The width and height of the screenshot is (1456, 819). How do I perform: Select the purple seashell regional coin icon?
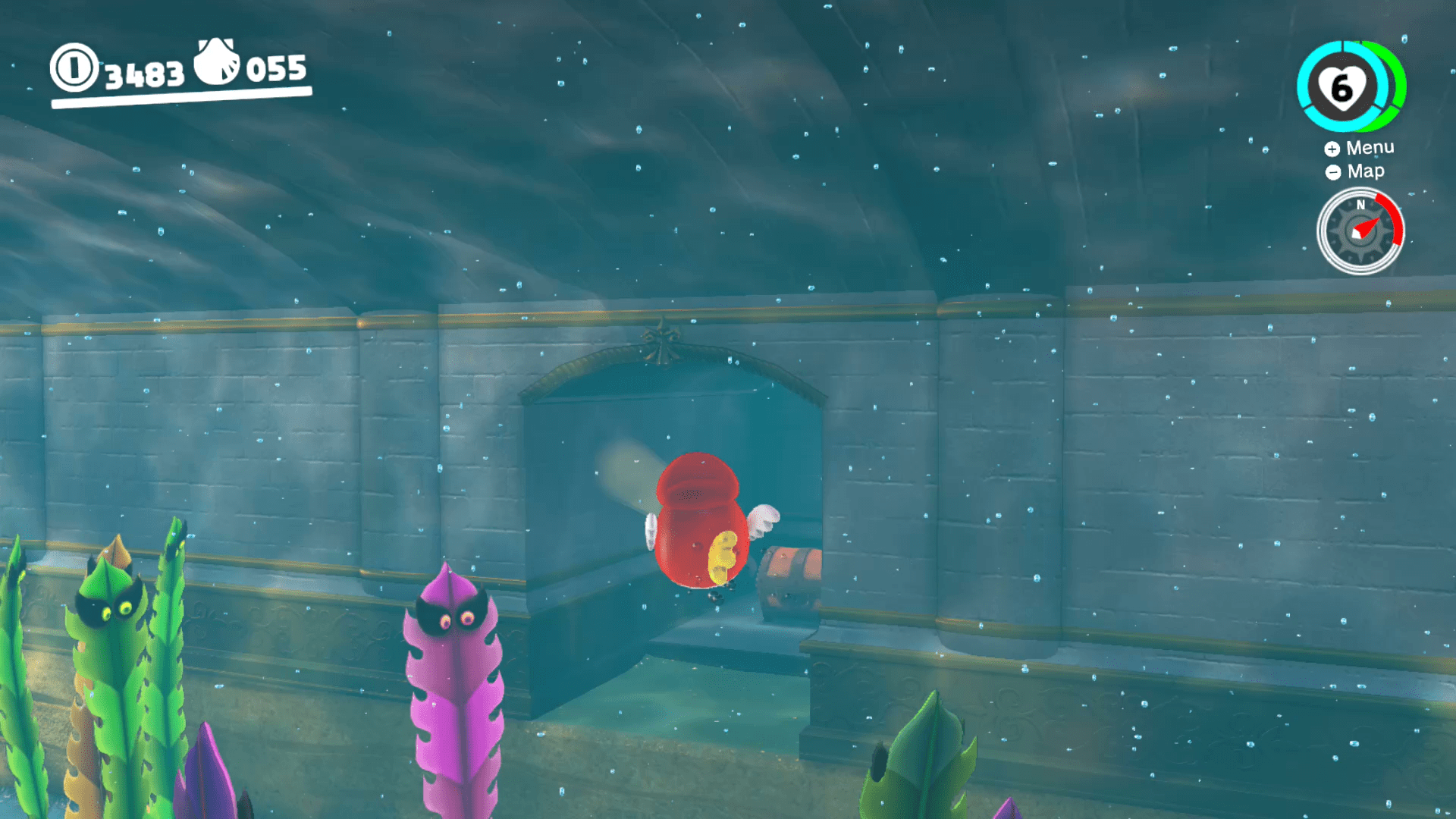pos(215,67)
